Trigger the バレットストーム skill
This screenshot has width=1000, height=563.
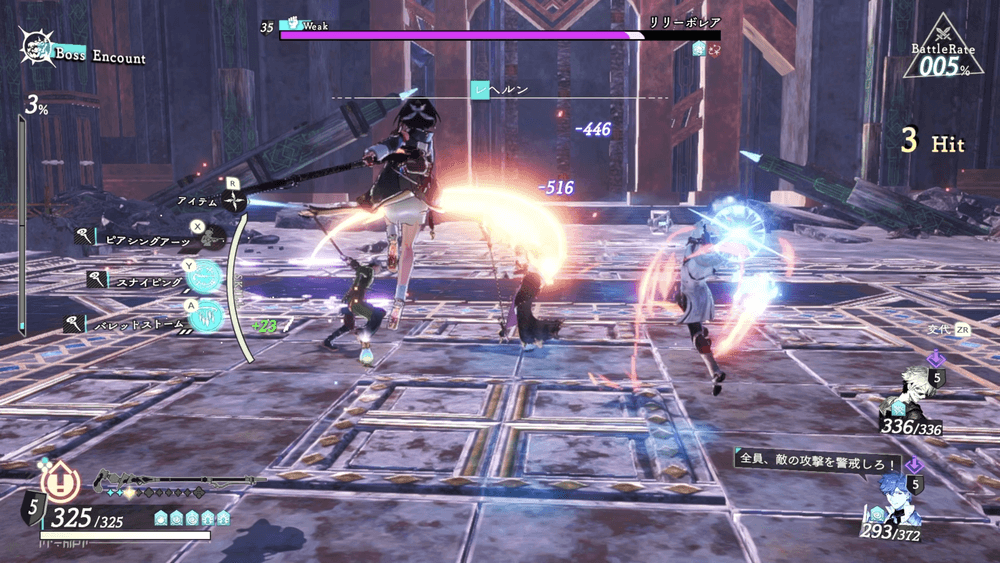click(206, 316)
